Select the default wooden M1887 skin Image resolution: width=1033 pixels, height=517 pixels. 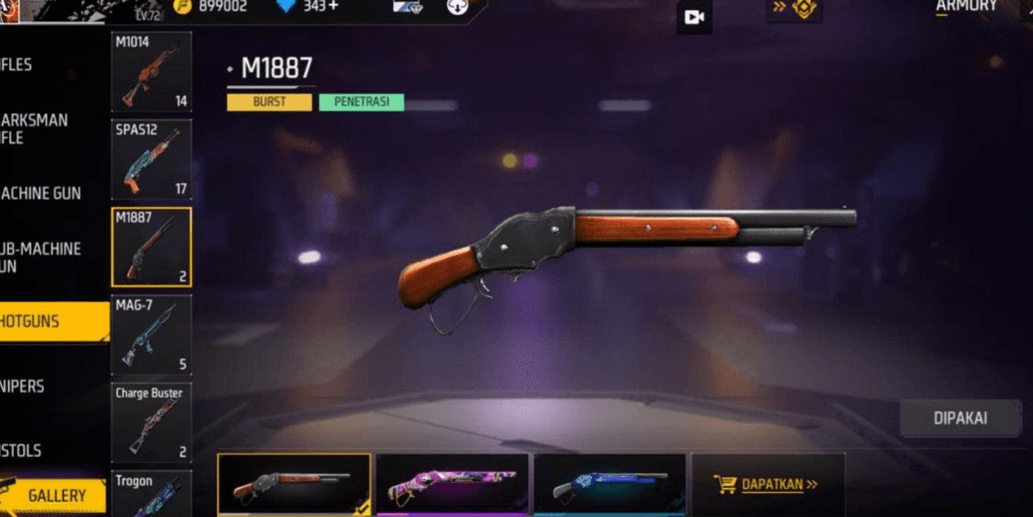pos(294,485)
